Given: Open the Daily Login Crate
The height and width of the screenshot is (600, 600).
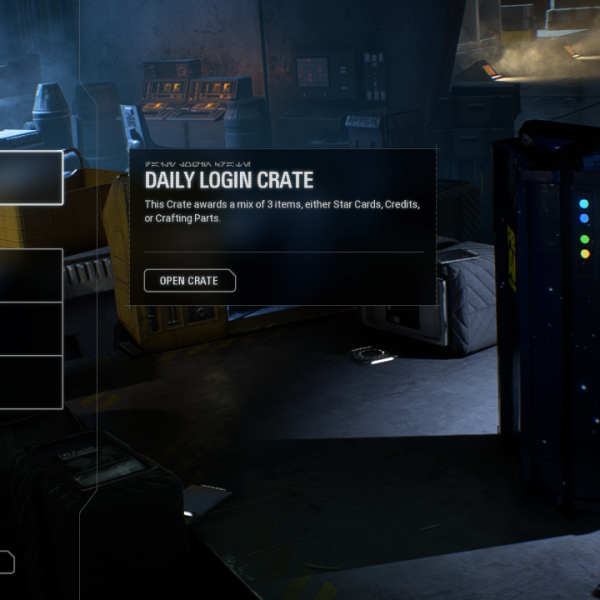Looking at the screenshot, I should (x=189, y=281).
